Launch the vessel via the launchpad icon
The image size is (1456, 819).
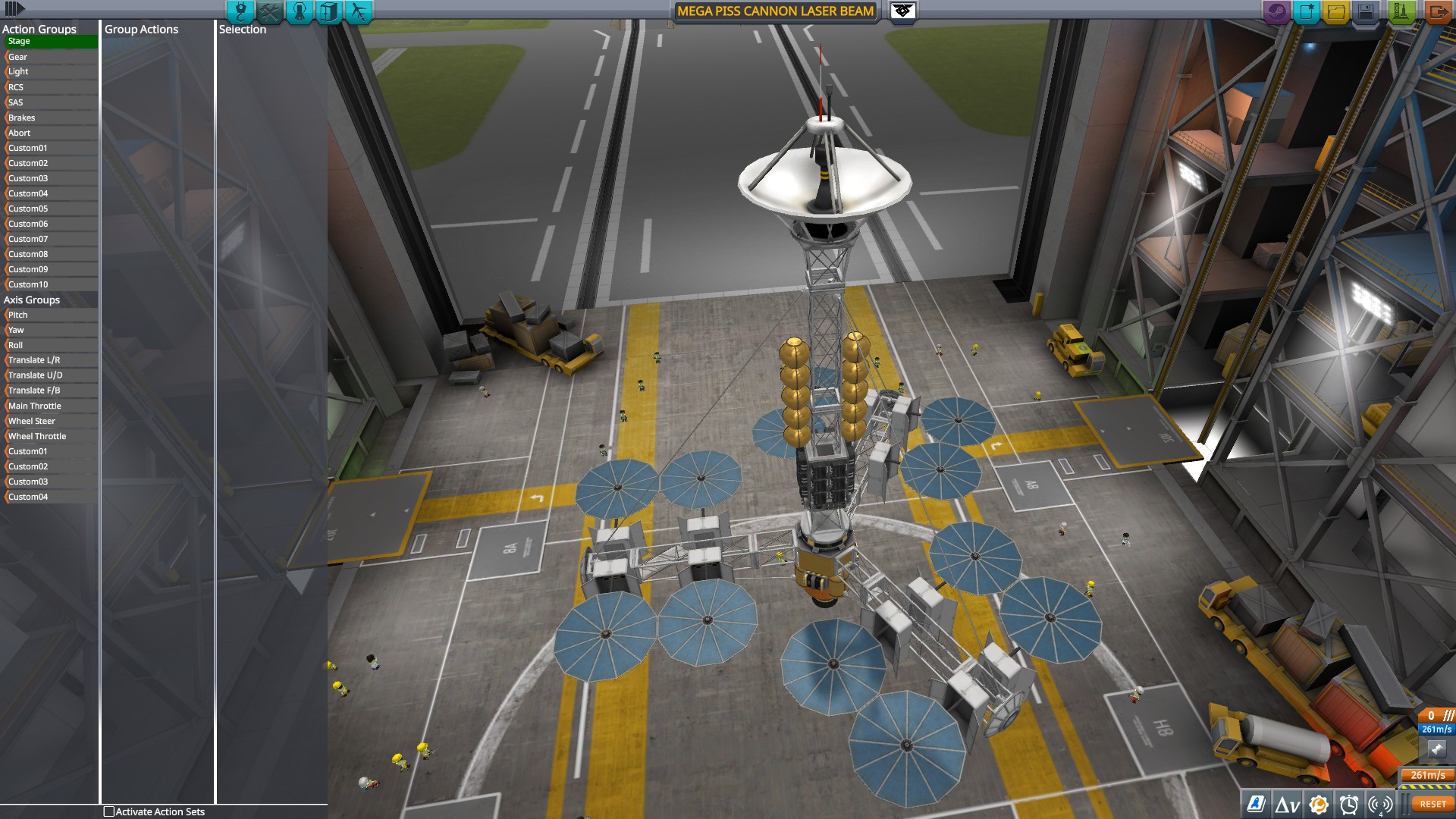click(1399, 11)
